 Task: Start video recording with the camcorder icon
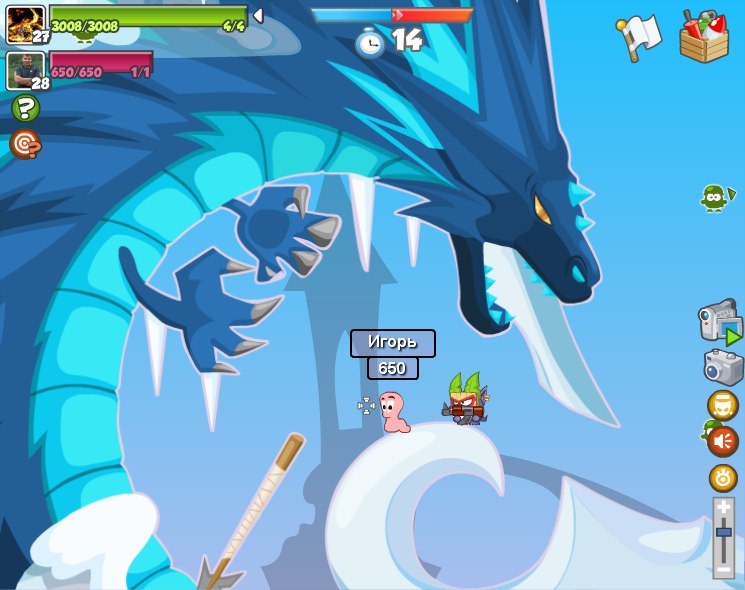coord(719,323)
